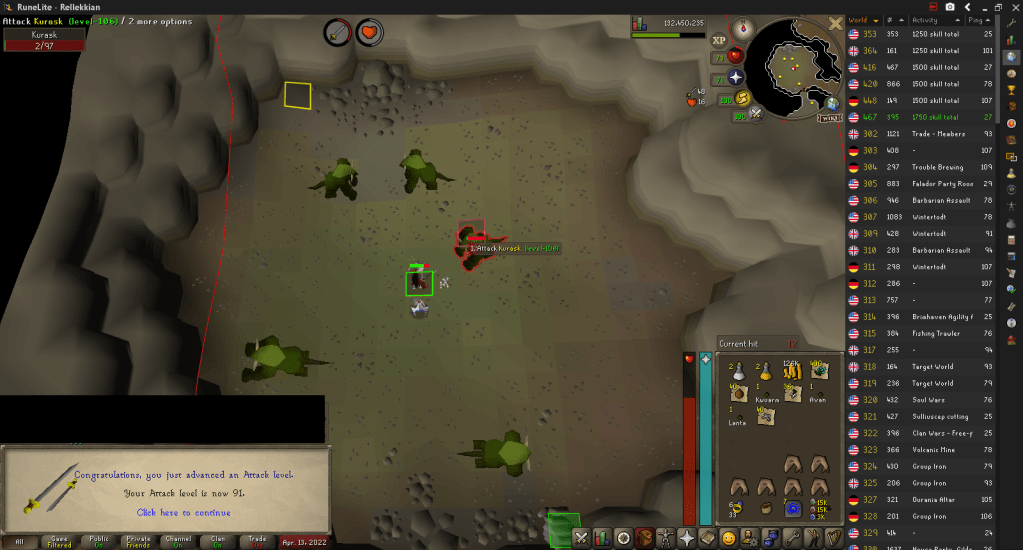1023x550 pixels.
Task: Switch to the Game chat filter tab
Action: (x=60, y=541)
